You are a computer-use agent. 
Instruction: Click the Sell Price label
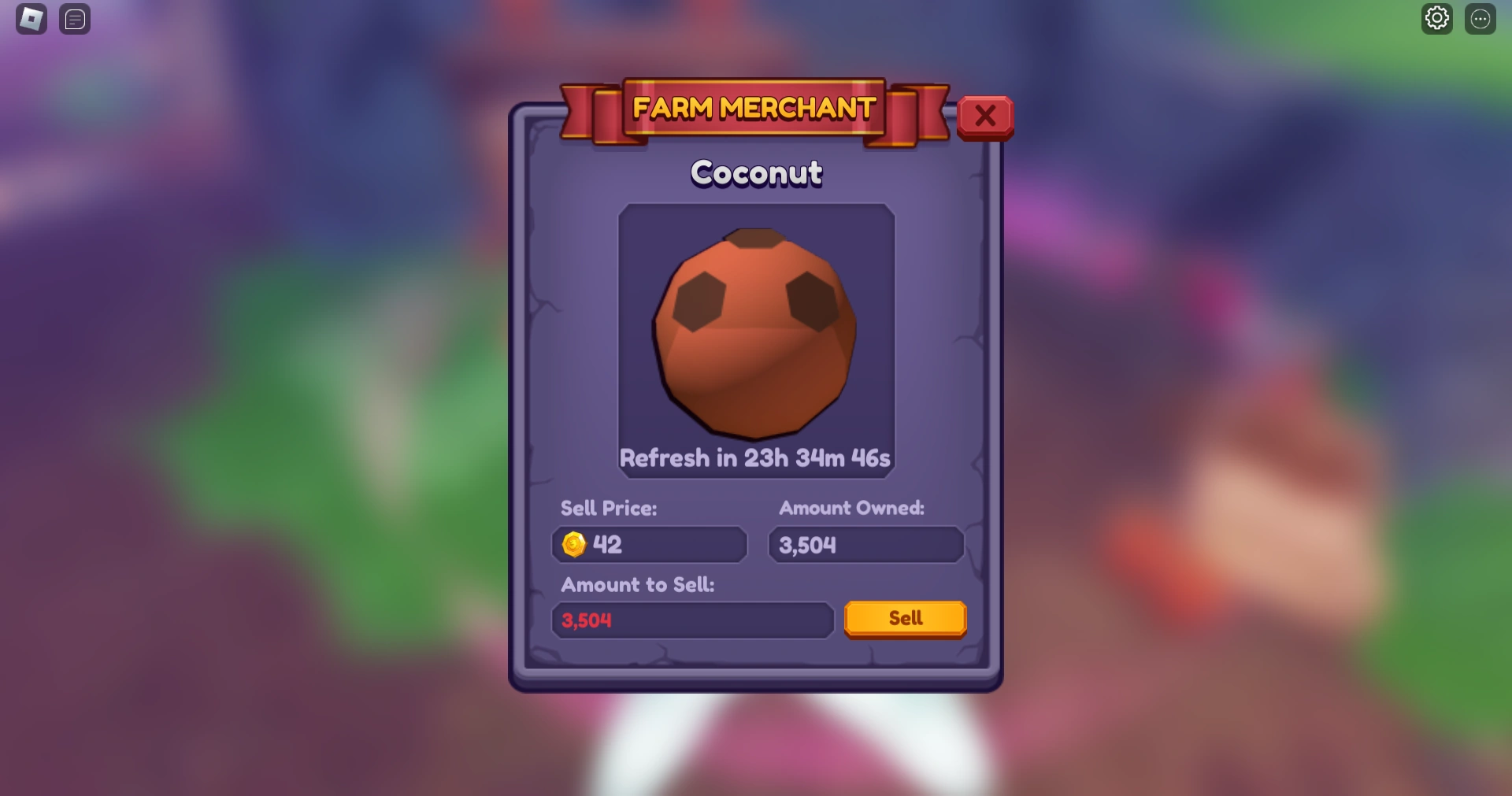click(608, 508)
